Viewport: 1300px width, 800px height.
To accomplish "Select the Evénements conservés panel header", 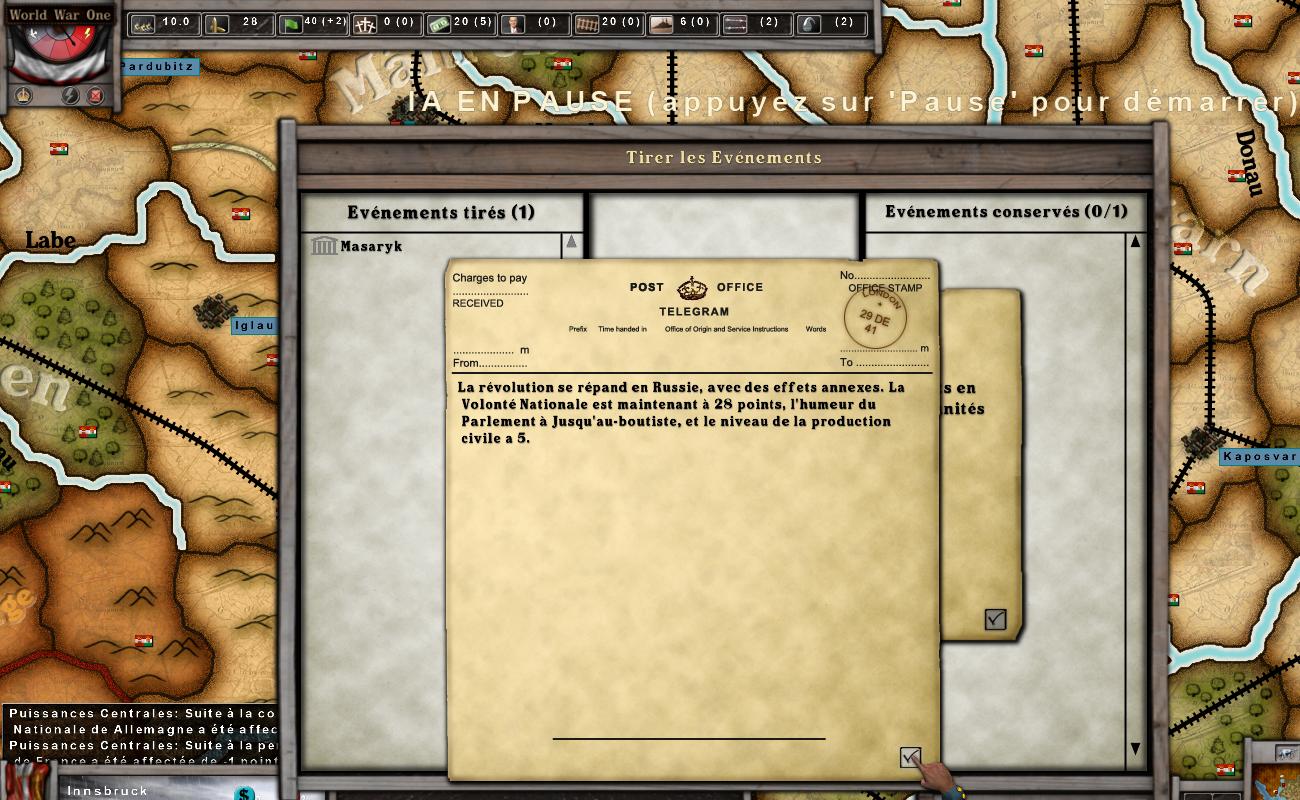I will pyautogui.click(x=1005, y=211).
